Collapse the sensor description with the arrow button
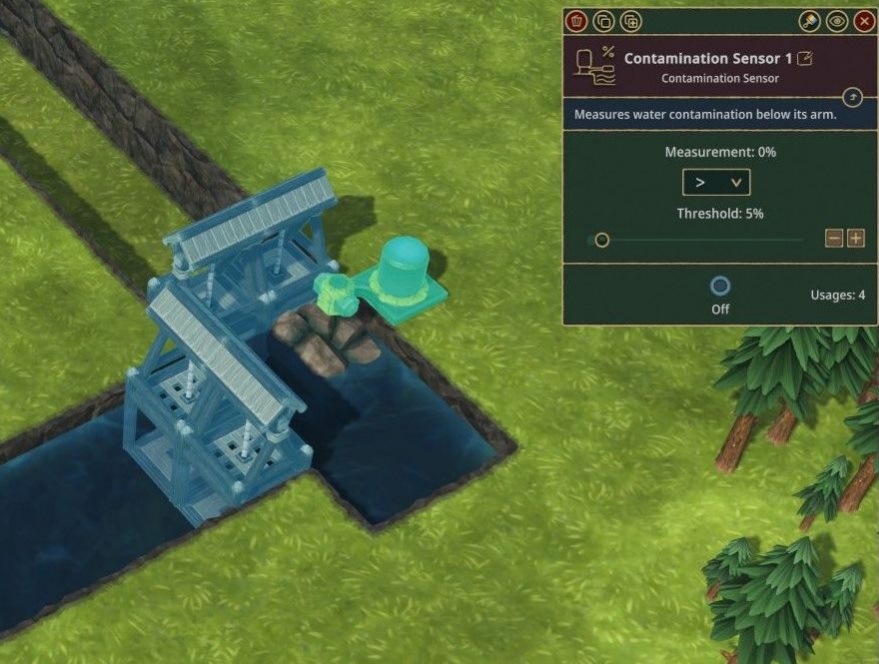The width and height of the screenshot is (879, 664). click(852, 97)
